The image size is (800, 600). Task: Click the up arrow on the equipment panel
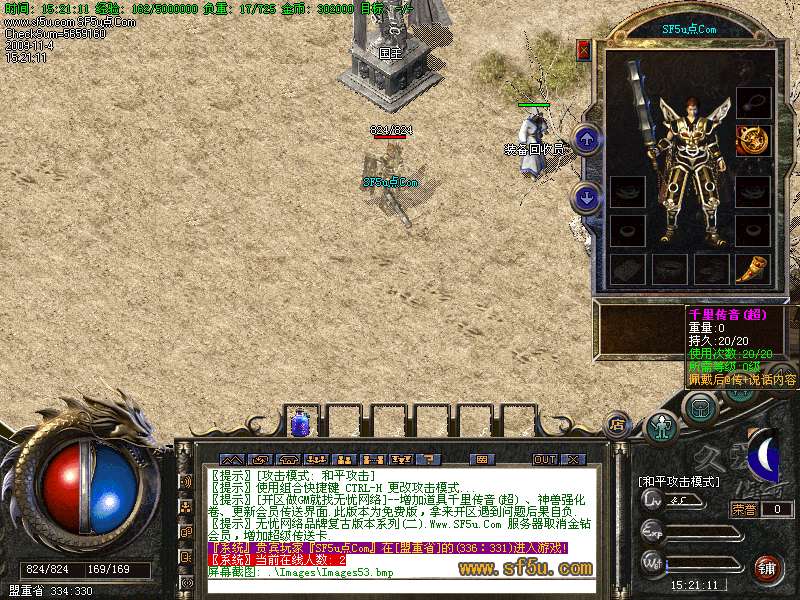(x=588, y=139)
